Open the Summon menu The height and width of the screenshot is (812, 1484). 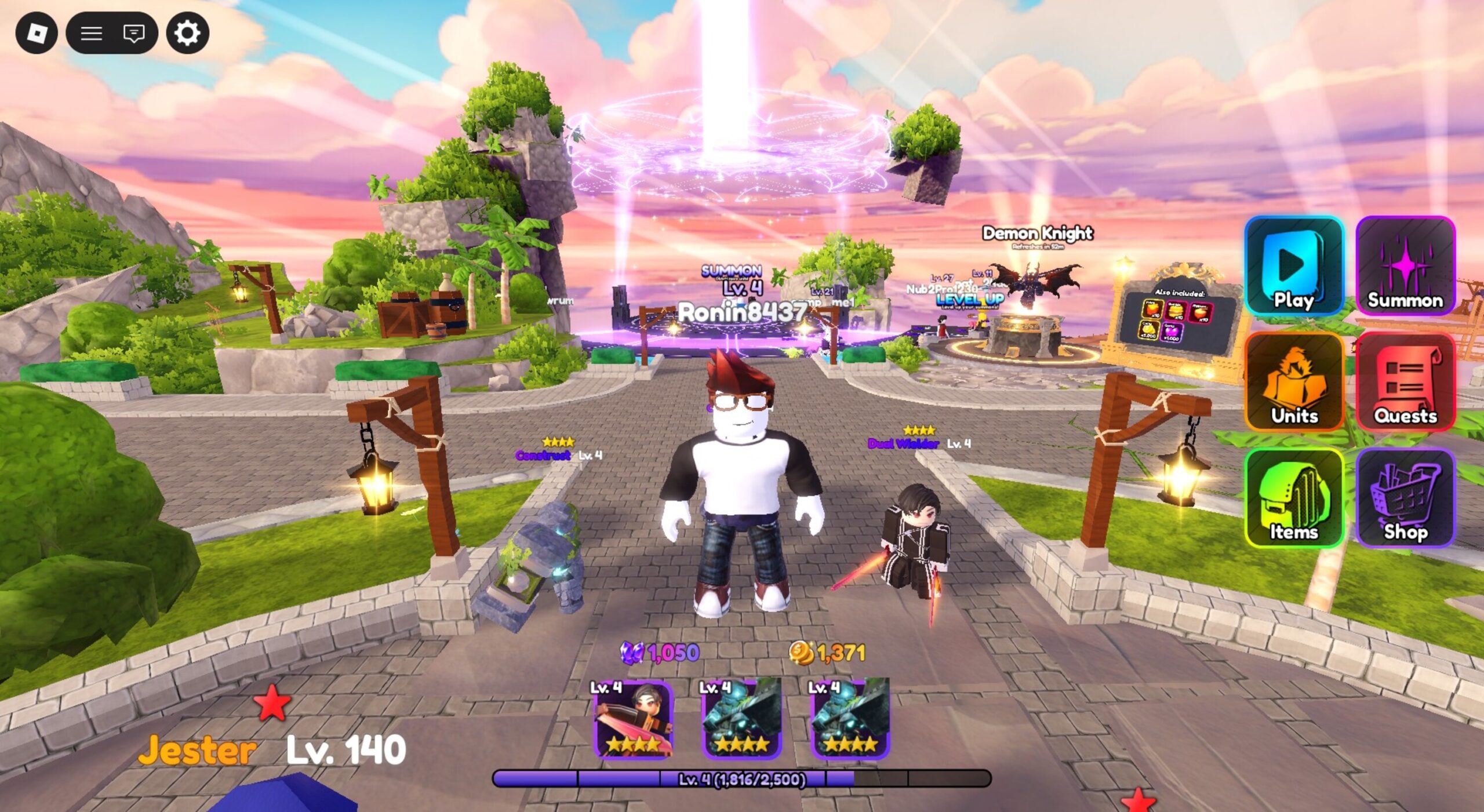1405,266
